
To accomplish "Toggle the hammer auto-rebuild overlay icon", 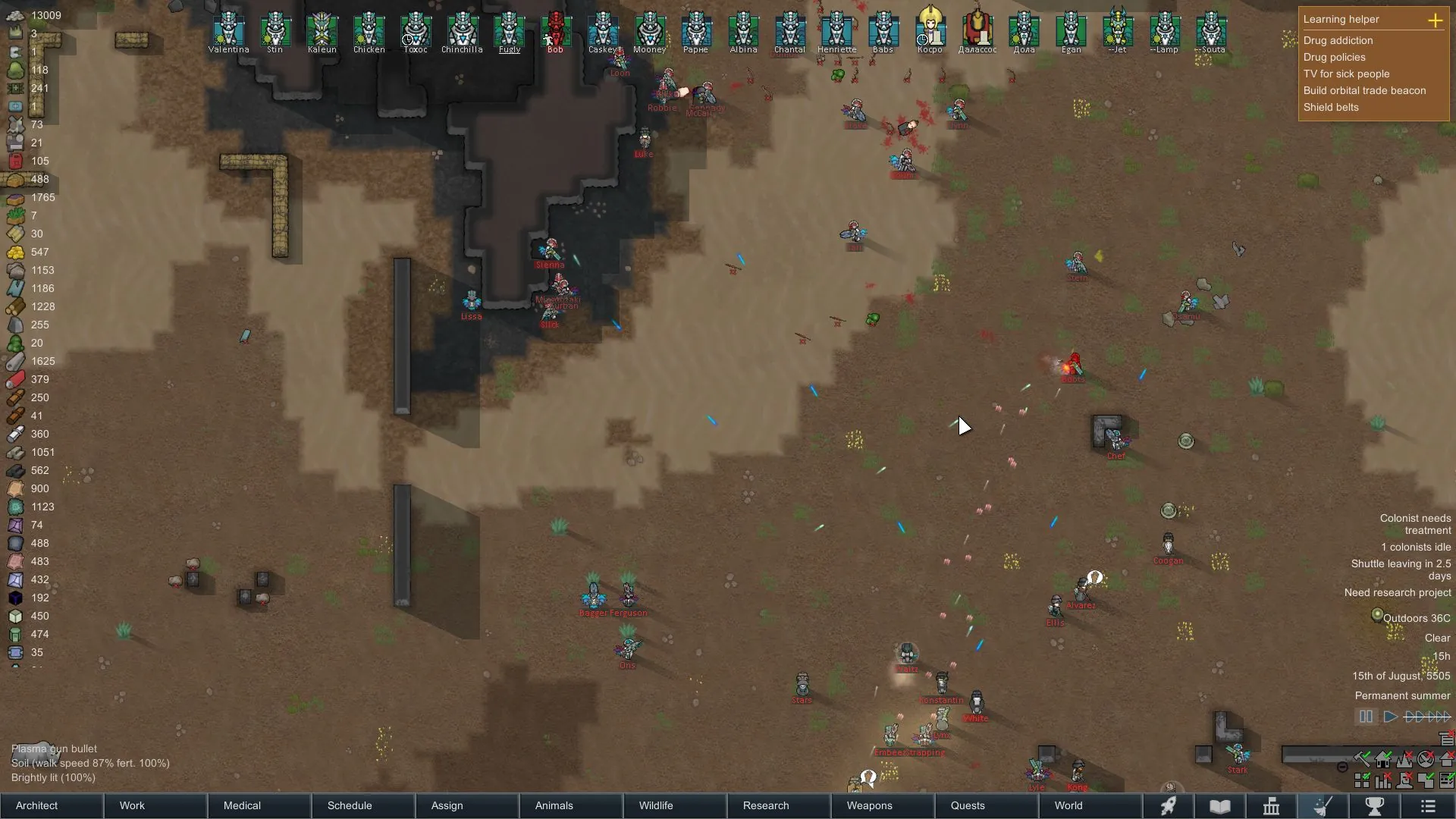I will tap(1362, 758).
